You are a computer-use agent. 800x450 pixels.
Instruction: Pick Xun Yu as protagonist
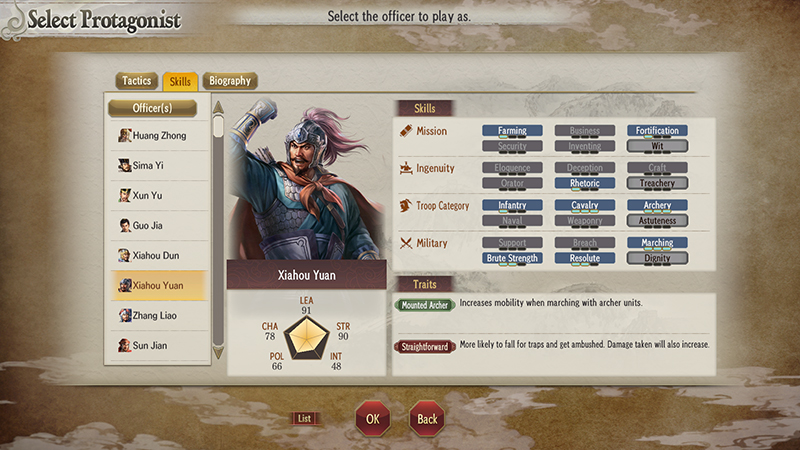pyautogui.click(x=158, y=196)
